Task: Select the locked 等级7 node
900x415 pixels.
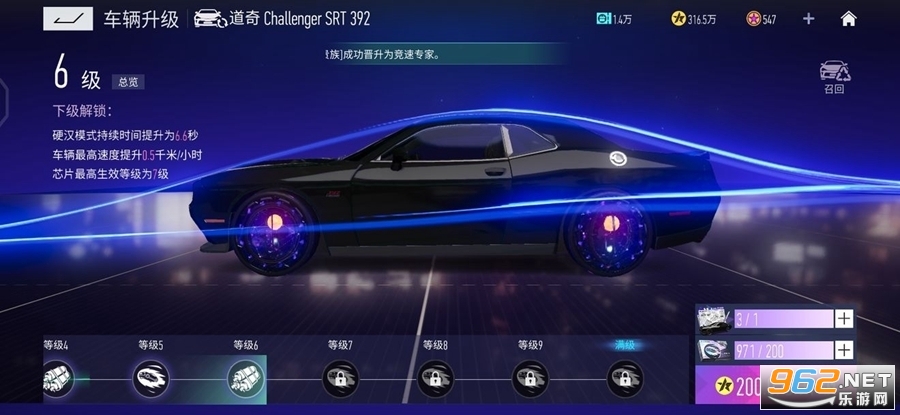Action: 340,377
